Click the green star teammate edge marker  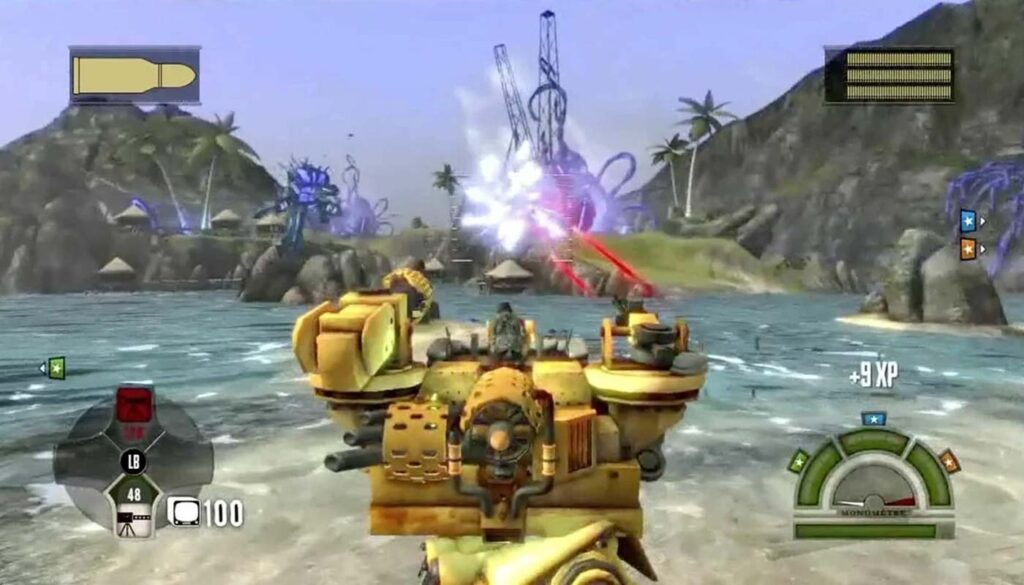coord(56,368)
